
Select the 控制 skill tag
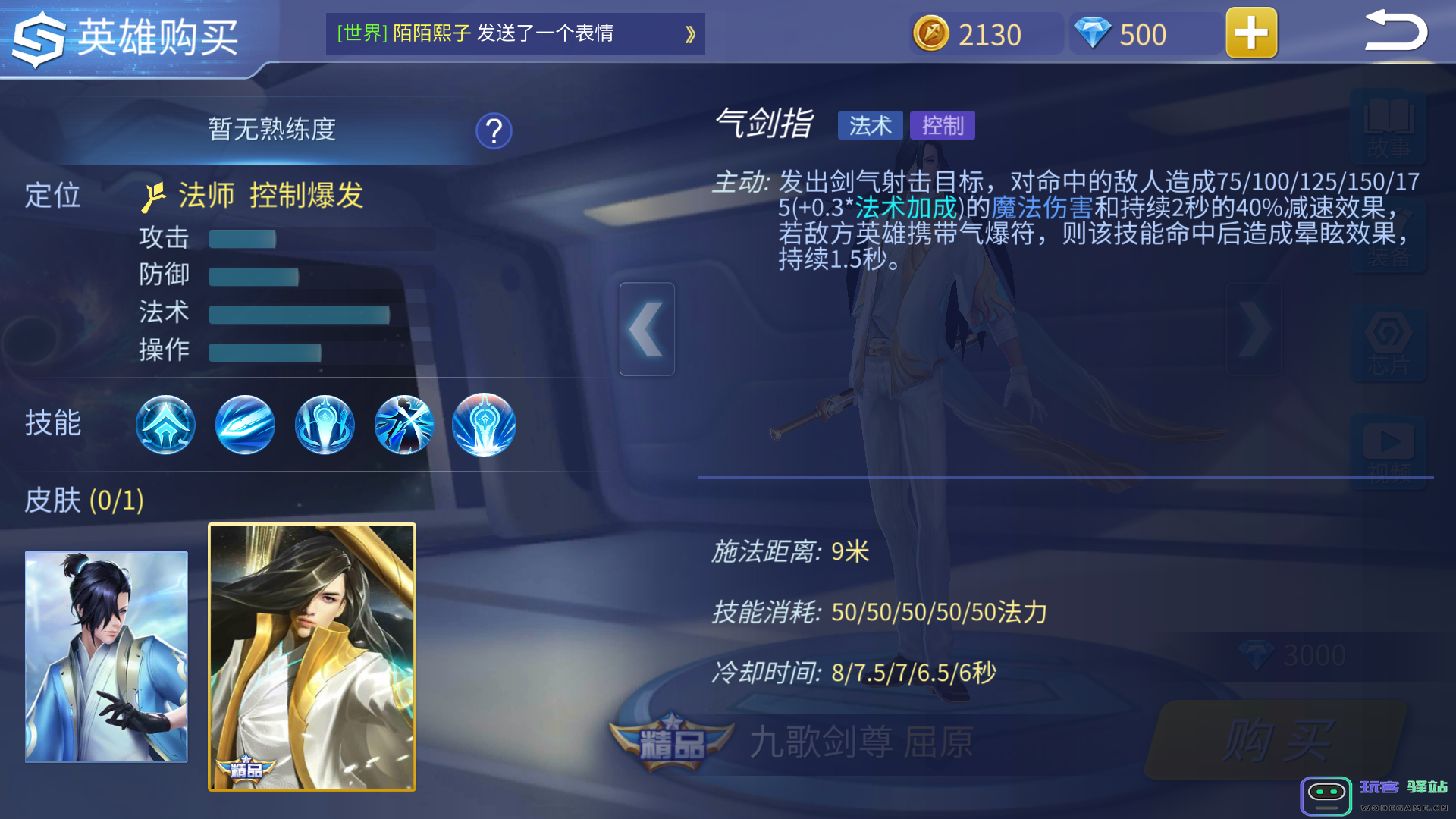(943, 125)
